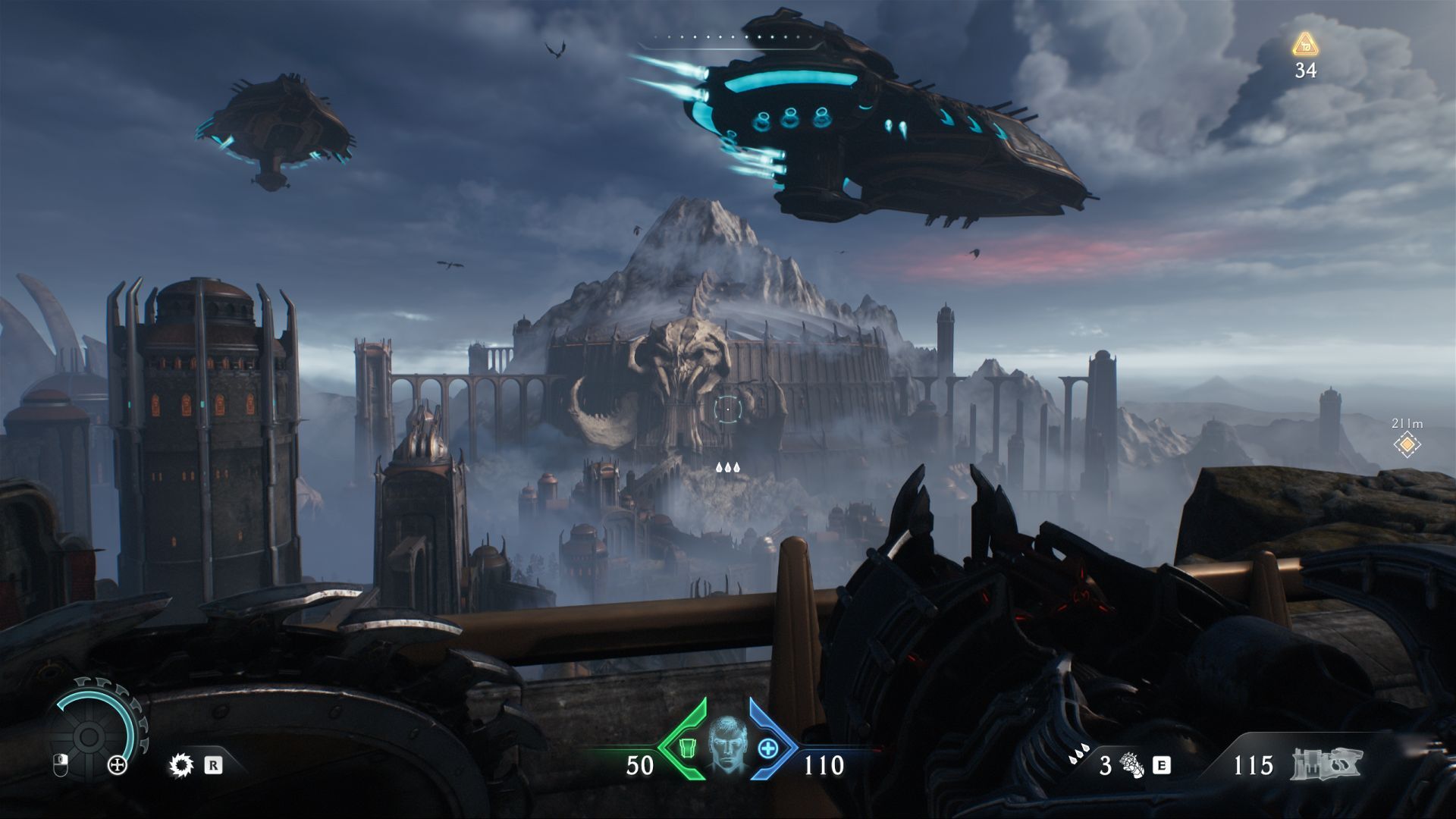Select the equipped weapon icon

point(1326,764)
